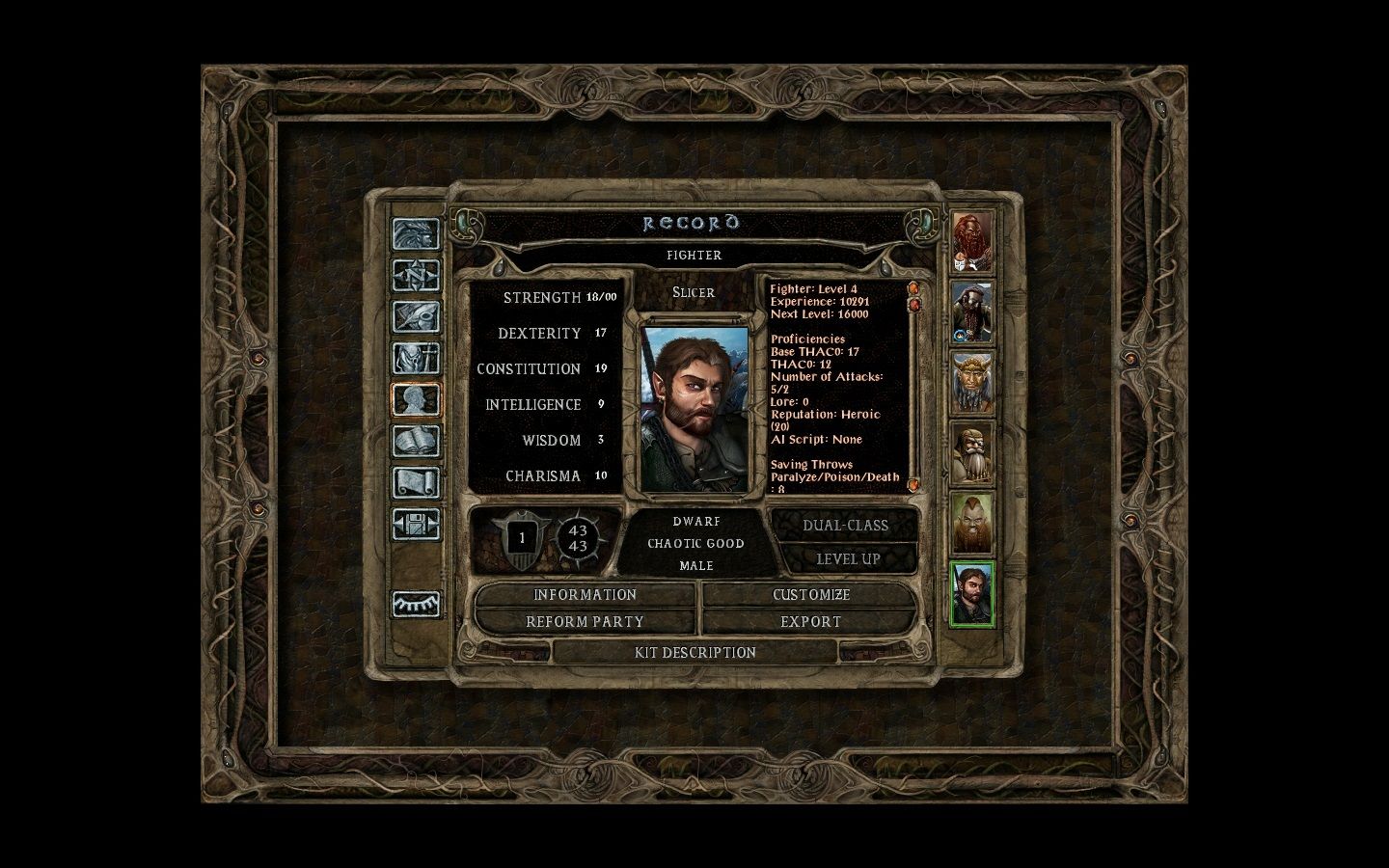
Task: Export this character
Action: [810, 622]
